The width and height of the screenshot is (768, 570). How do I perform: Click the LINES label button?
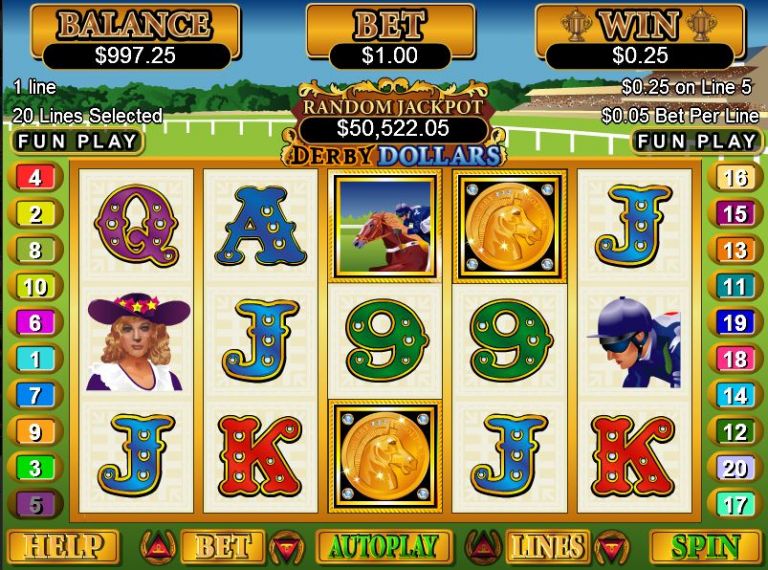[x=546, y=547]
